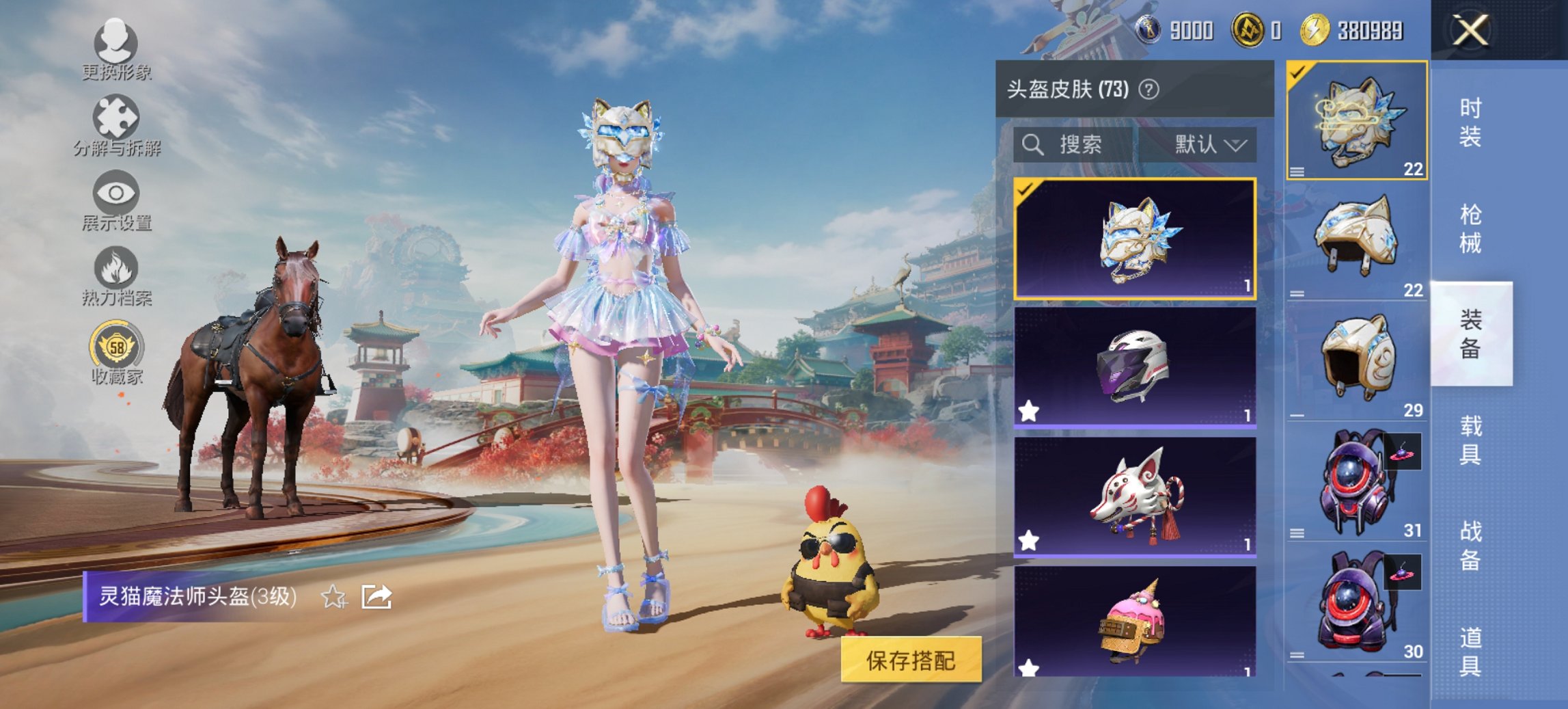Open the 更换形象 character change panel
Screen dimensions: 1568x709
point(116,48)
